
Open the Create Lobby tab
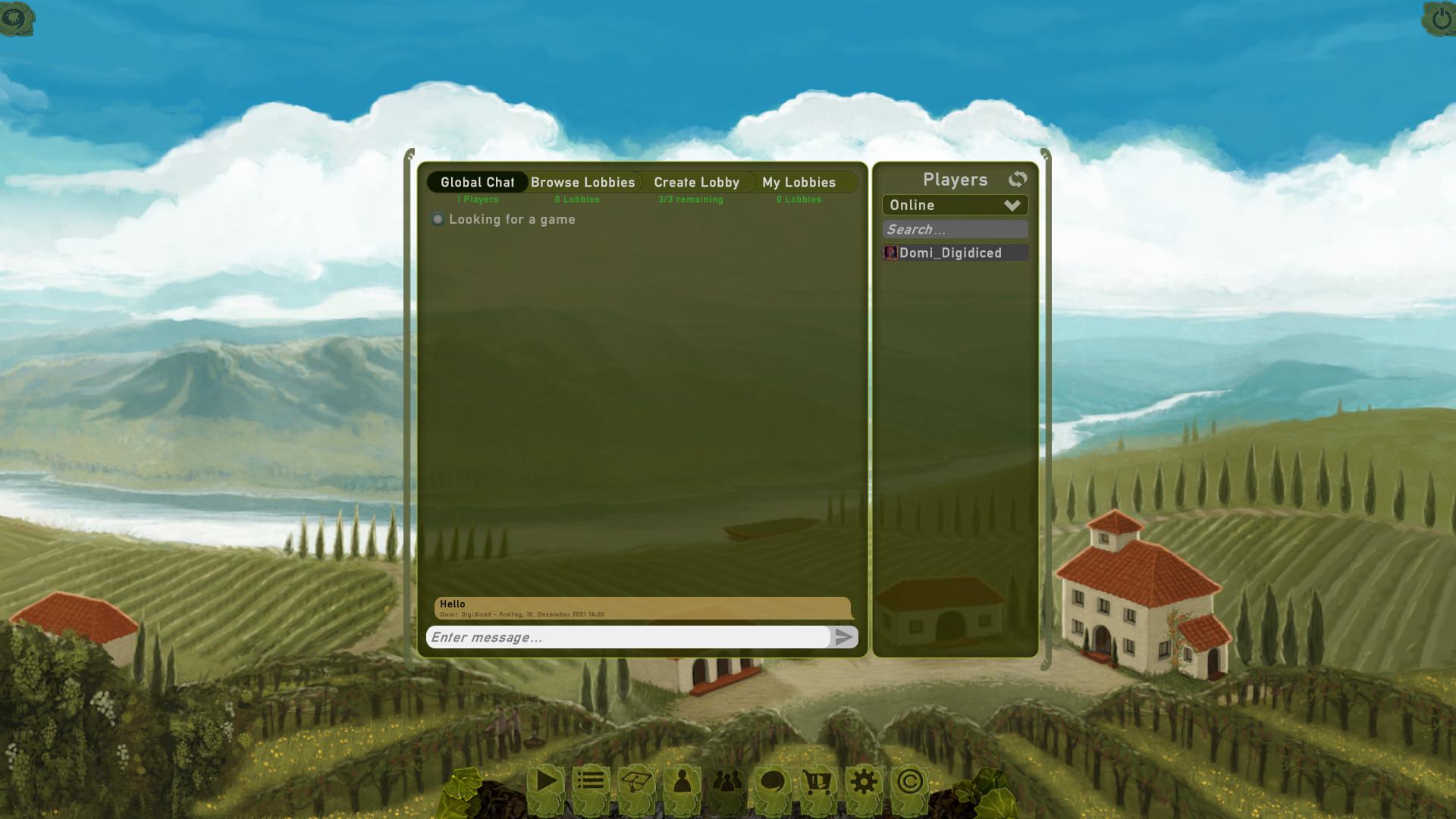pyautogui.click(x=696, y=182)
